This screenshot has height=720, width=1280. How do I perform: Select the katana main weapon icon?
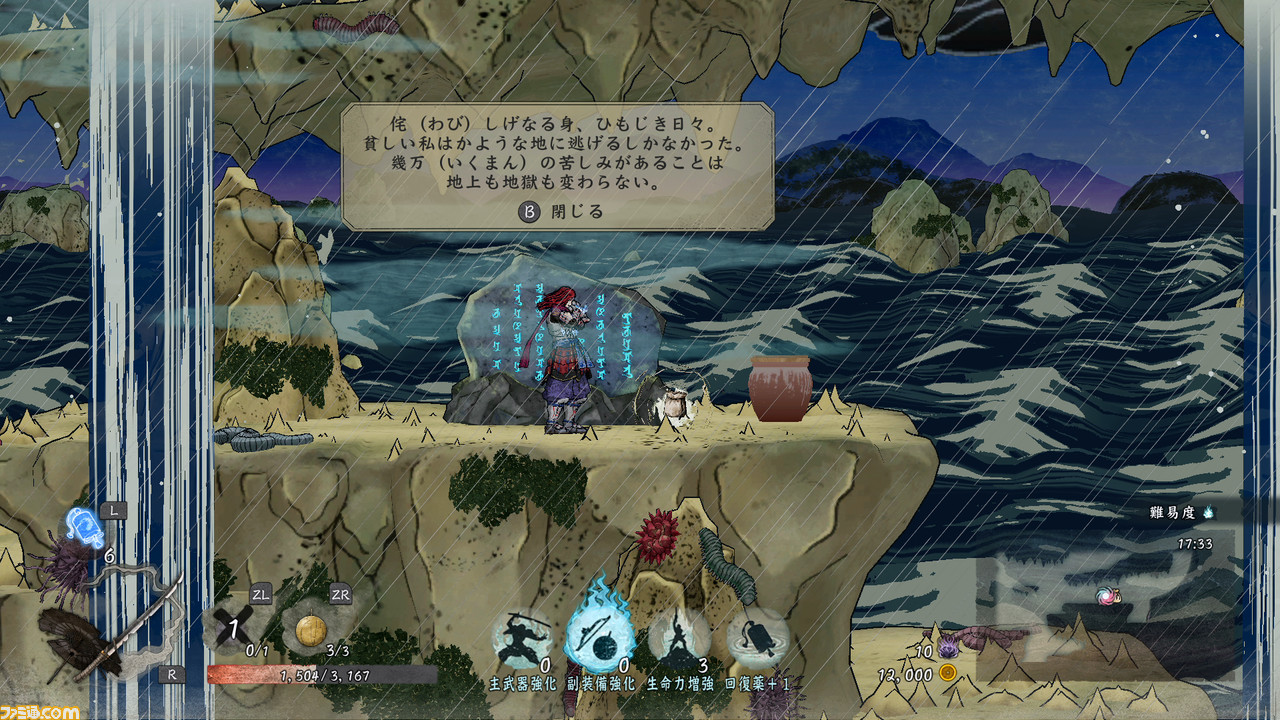tap(110, 632)
